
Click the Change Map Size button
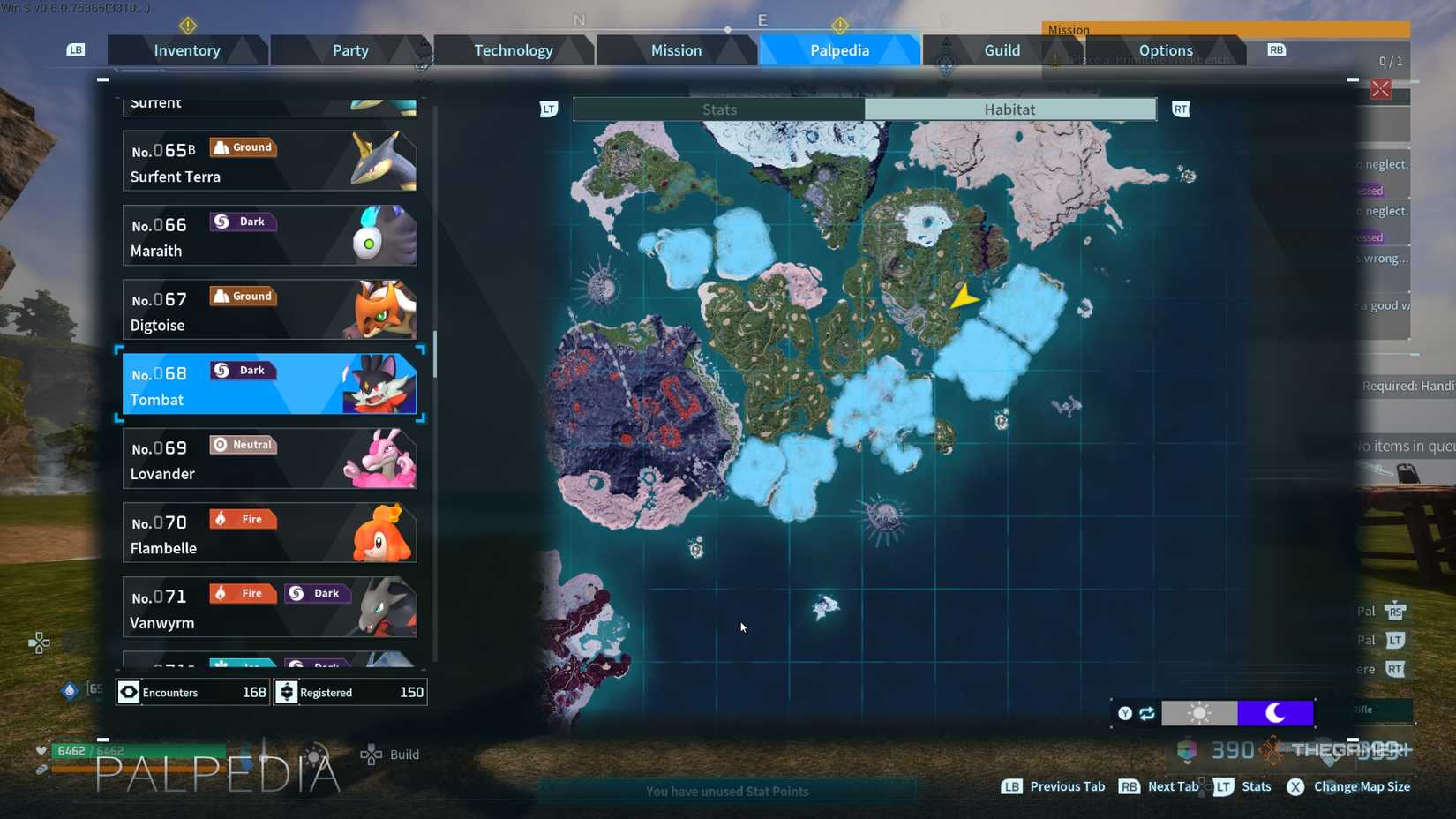[1349, 786]
